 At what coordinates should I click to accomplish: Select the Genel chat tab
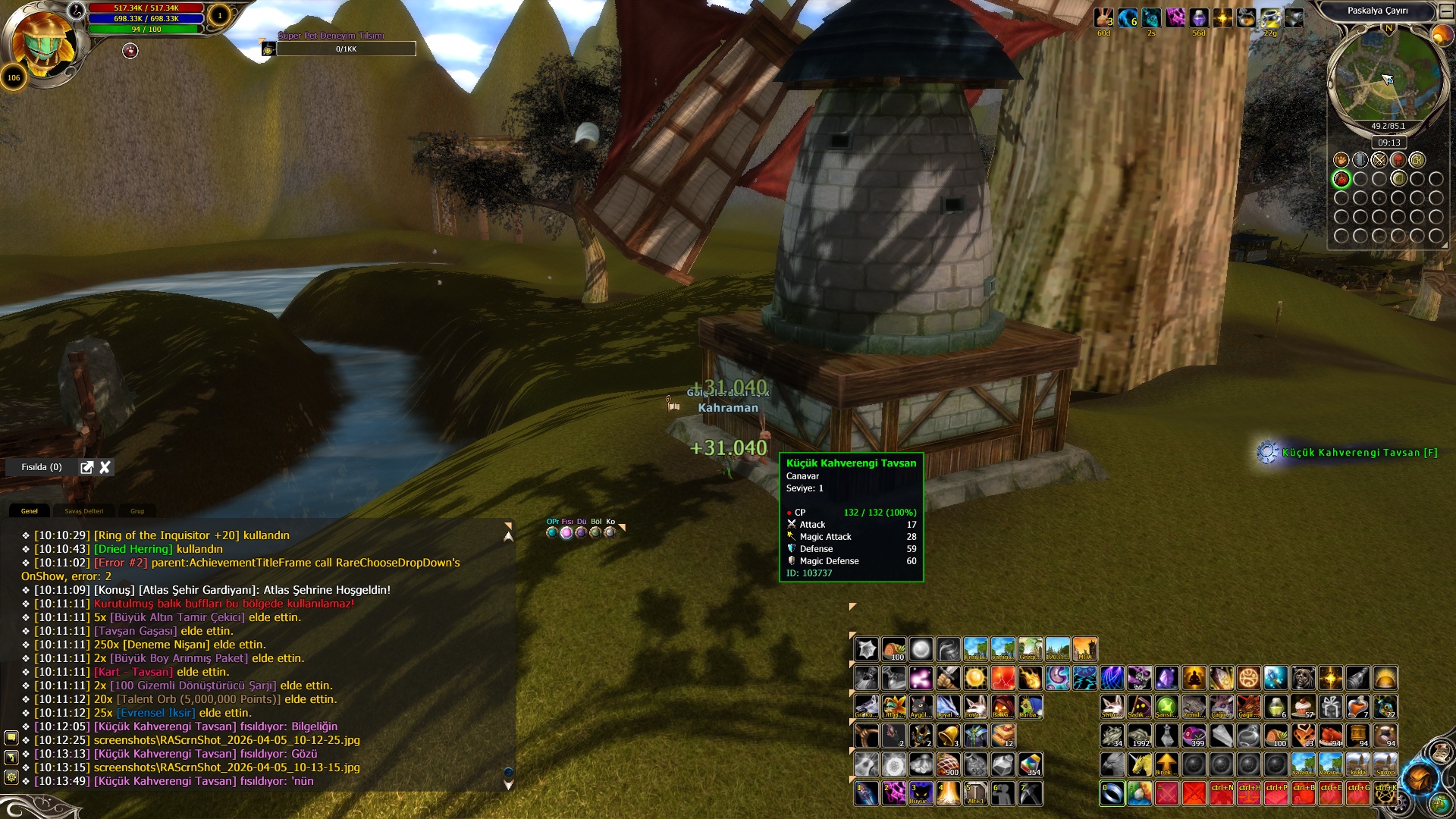pos(30,511)
